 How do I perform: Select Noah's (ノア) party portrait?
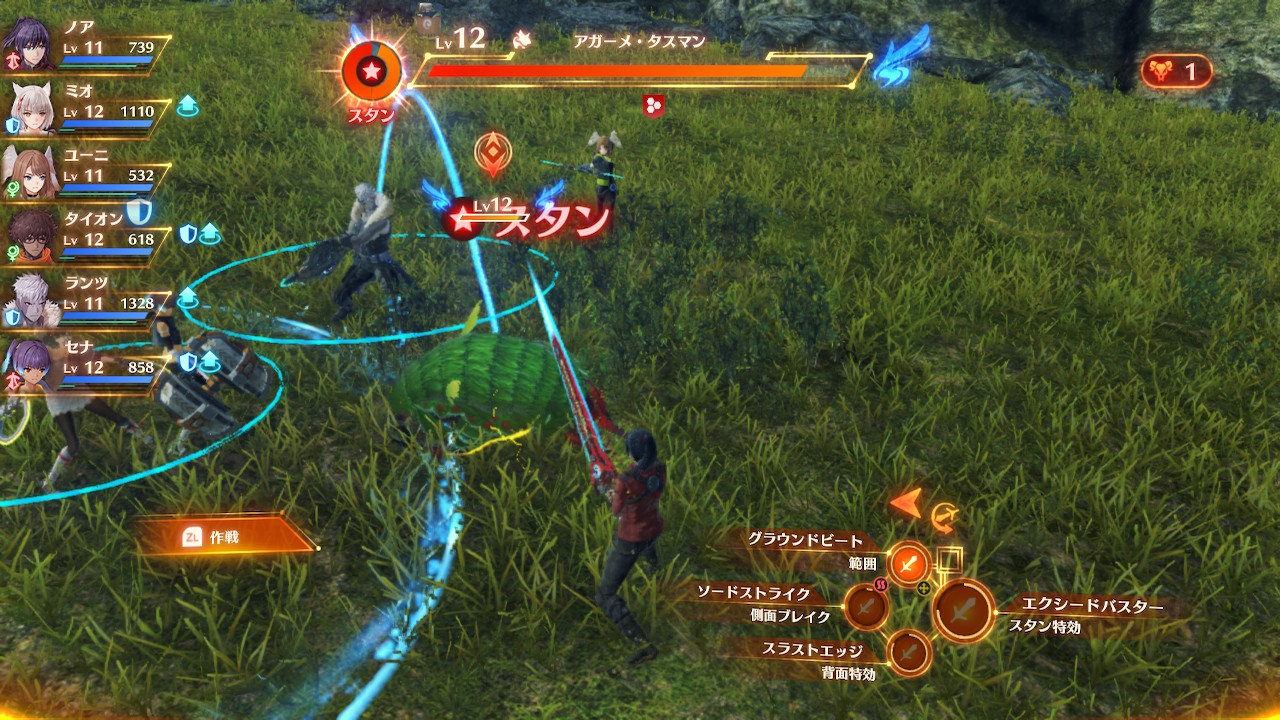[28, 42]
